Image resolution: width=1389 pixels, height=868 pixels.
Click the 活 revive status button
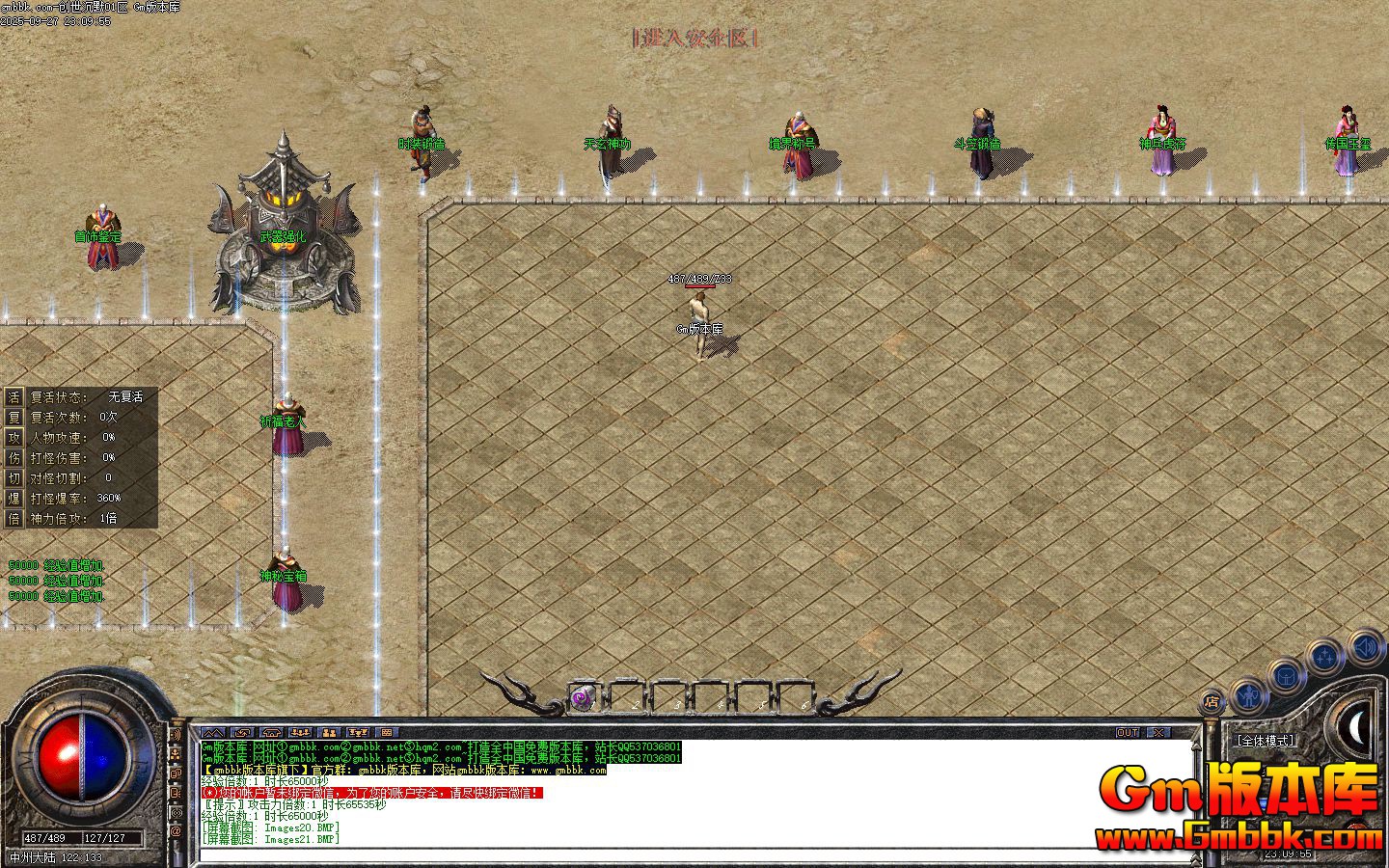click(x=14, y=396)
